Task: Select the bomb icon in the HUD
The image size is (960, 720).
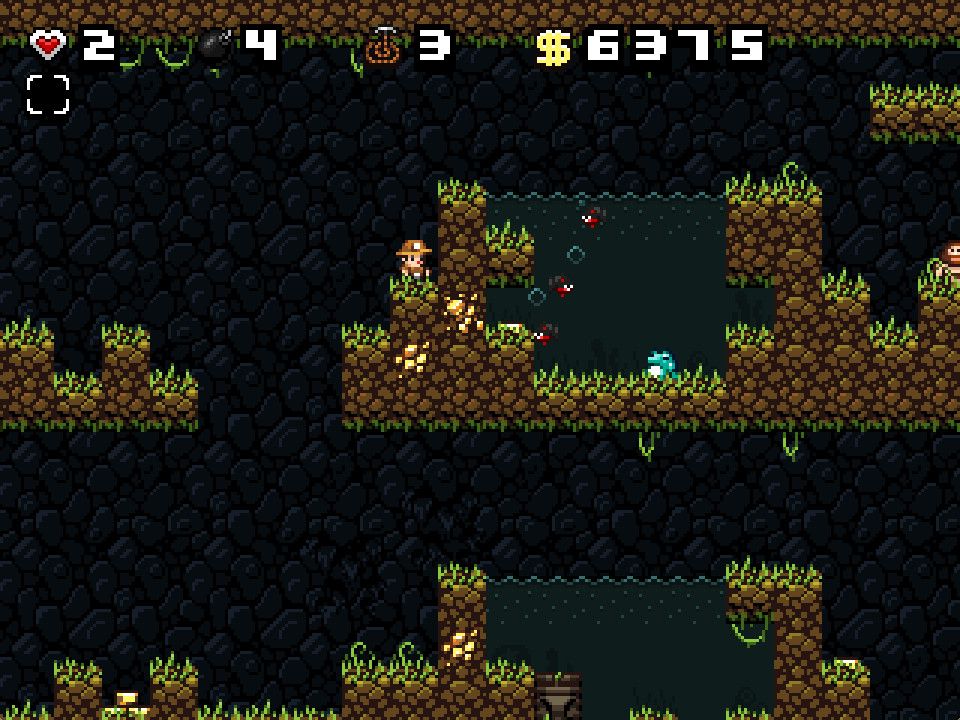Action: coord(215,46)
